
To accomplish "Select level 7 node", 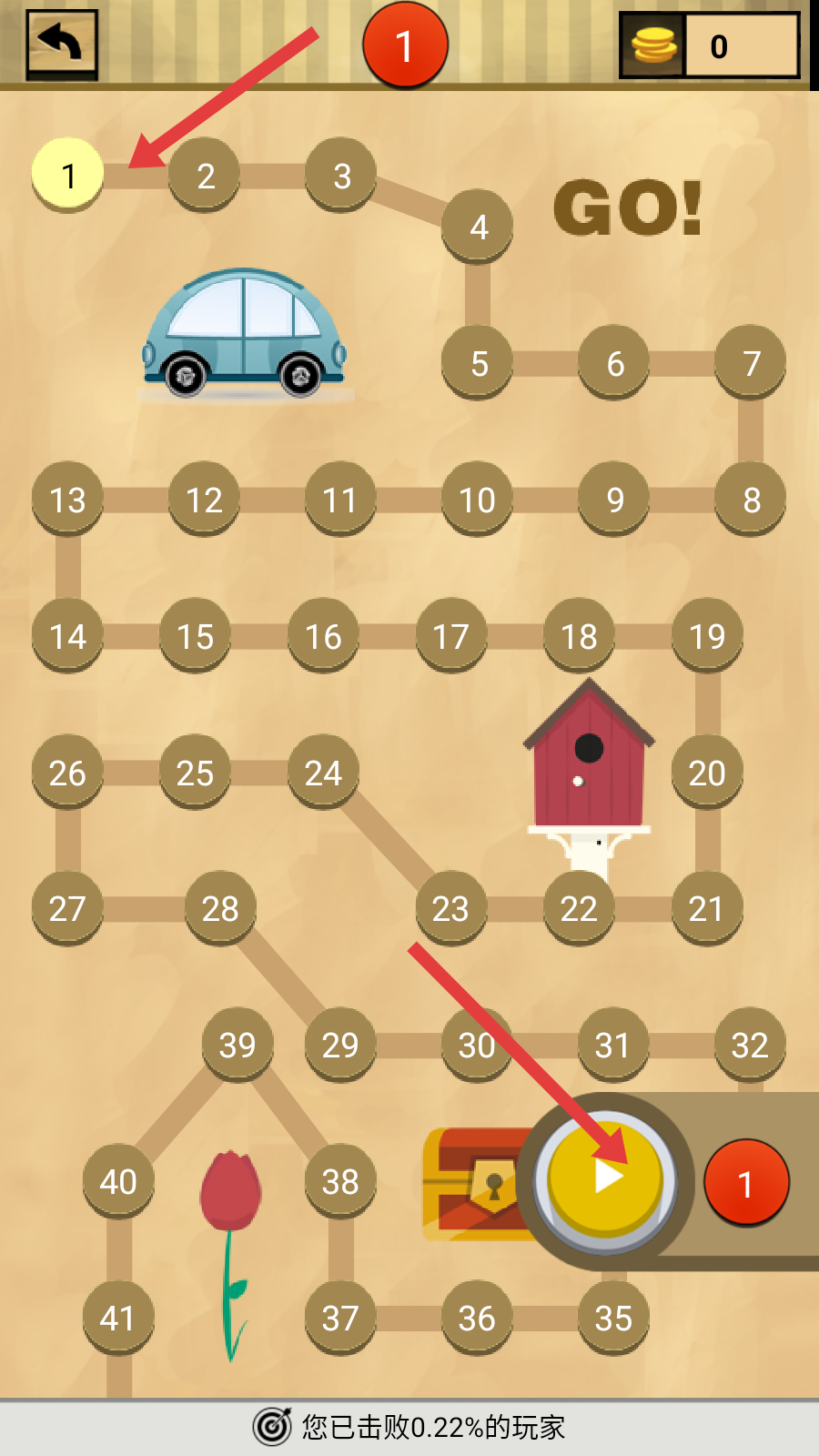I will 751,362.
